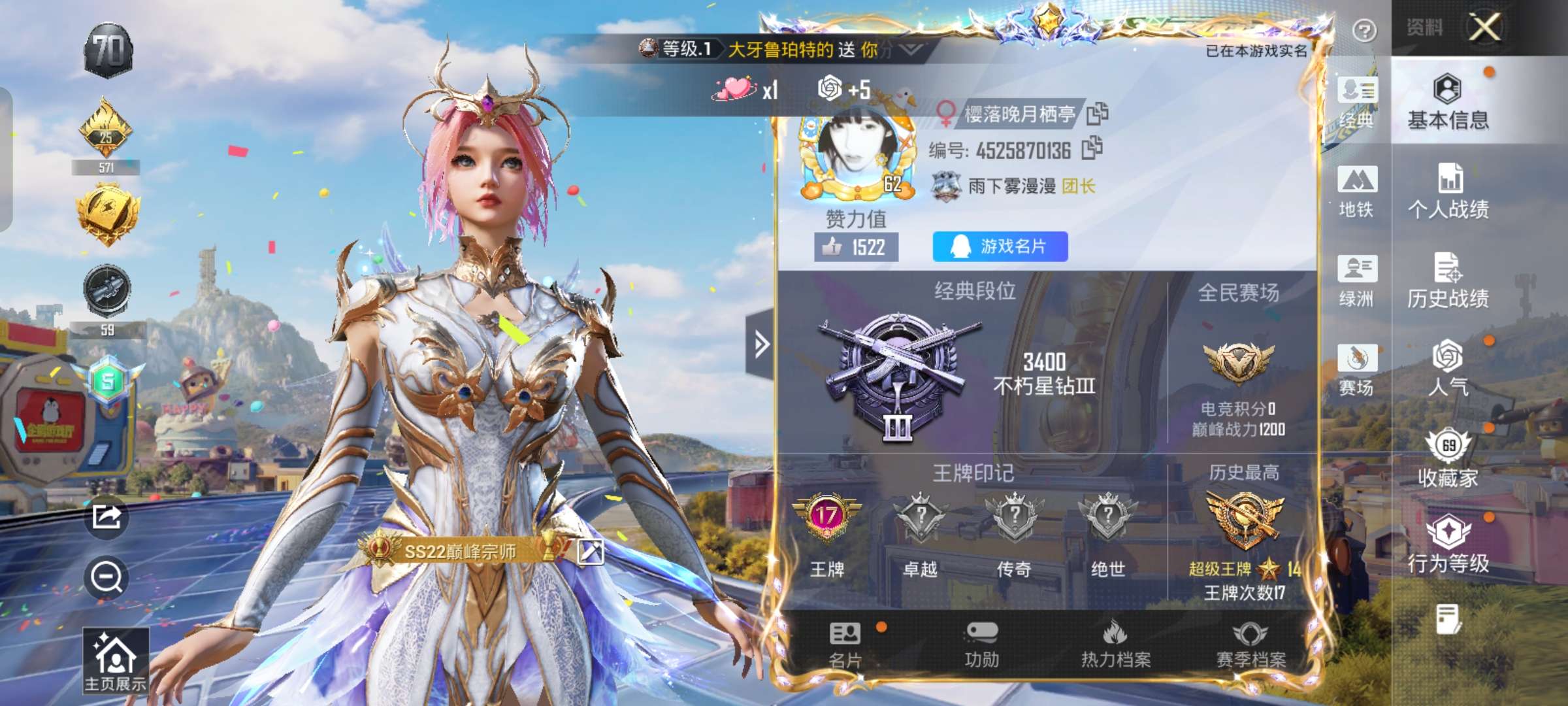Click the question mark help icon

click(x=1364, y=28)
